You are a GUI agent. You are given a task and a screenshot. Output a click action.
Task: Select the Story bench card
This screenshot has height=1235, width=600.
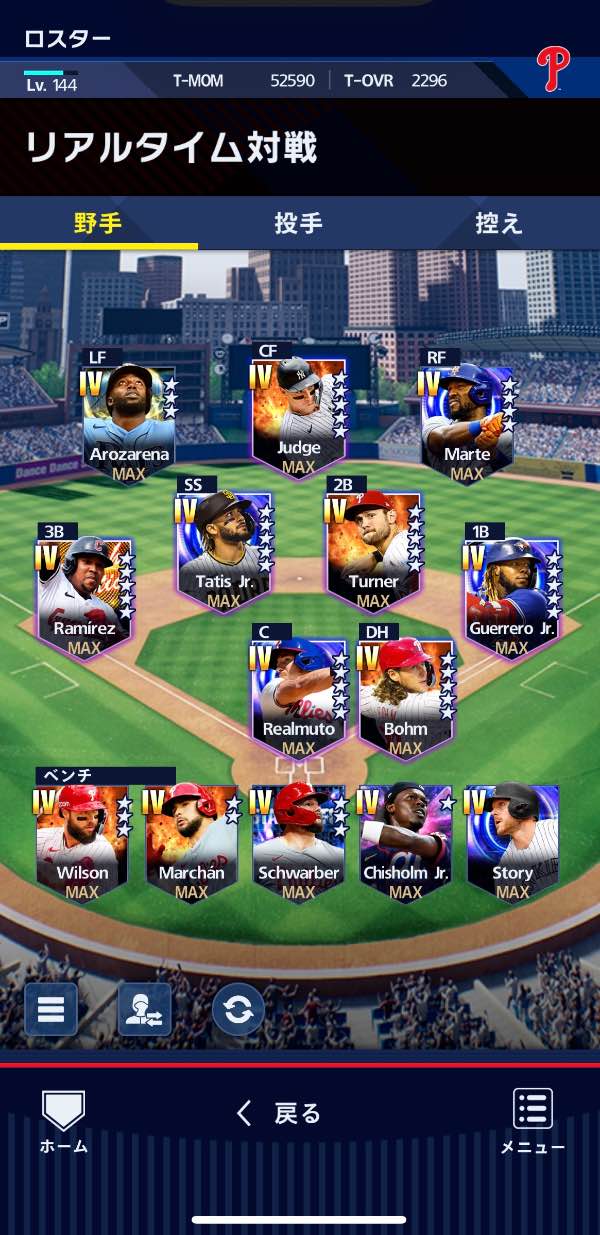(512, 842)
